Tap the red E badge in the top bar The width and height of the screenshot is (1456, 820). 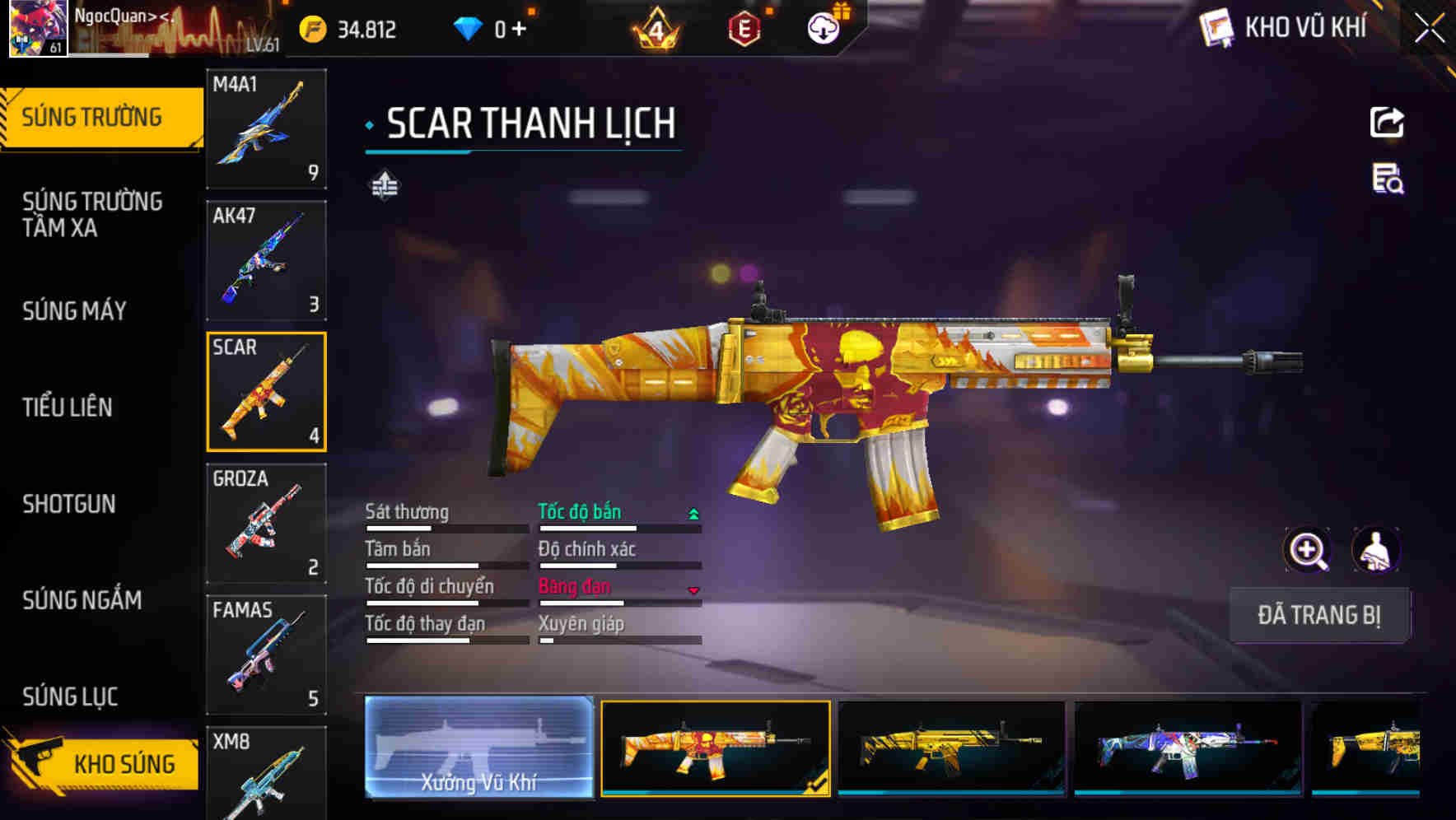(x=744, y=29)
